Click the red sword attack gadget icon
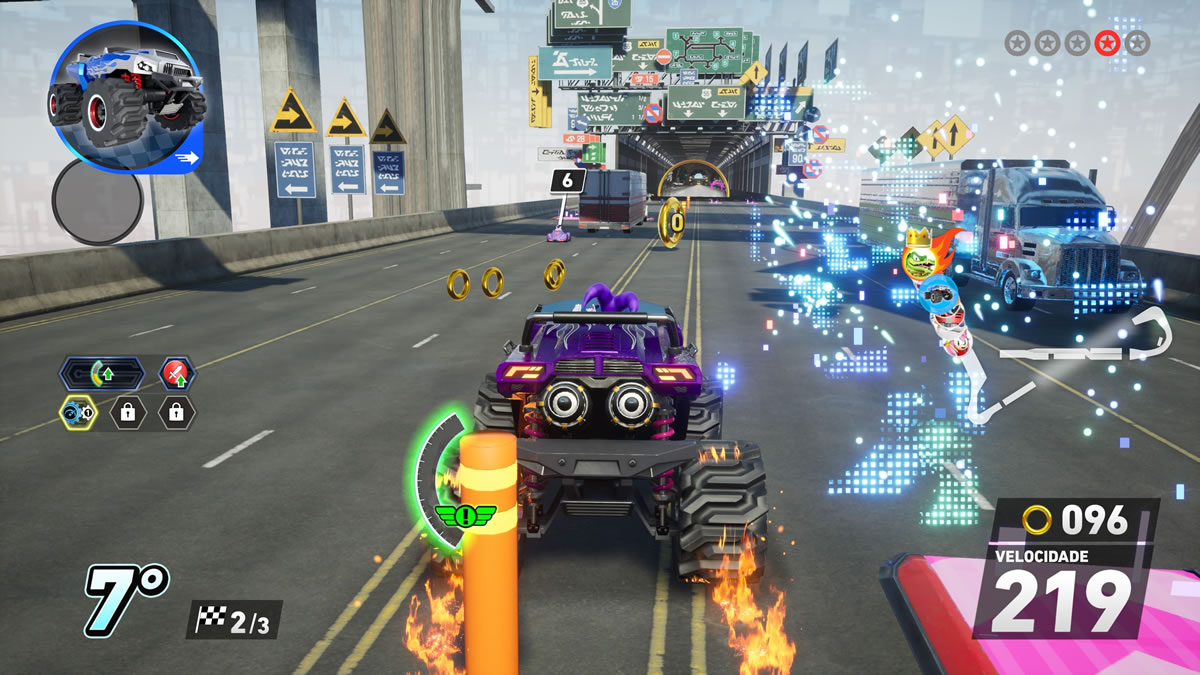The width and height of the screenshot is (1200, 675). (177, 374)
